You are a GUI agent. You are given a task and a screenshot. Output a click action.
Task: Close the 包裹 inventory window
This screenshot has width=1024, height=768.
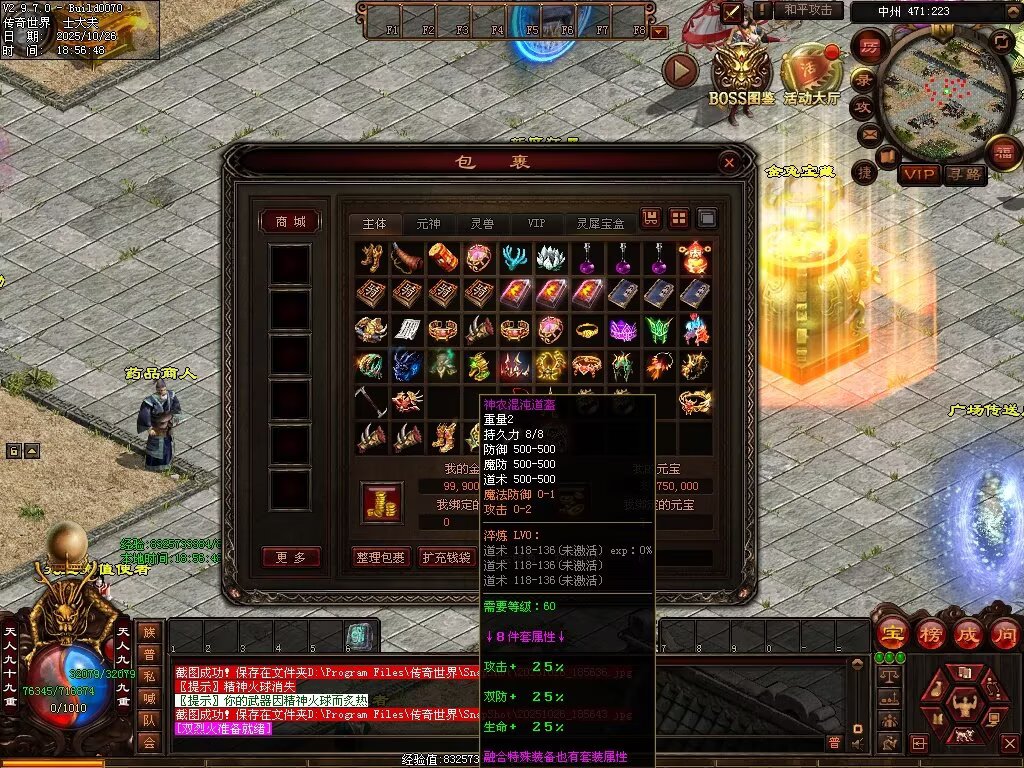coord(729,162)
